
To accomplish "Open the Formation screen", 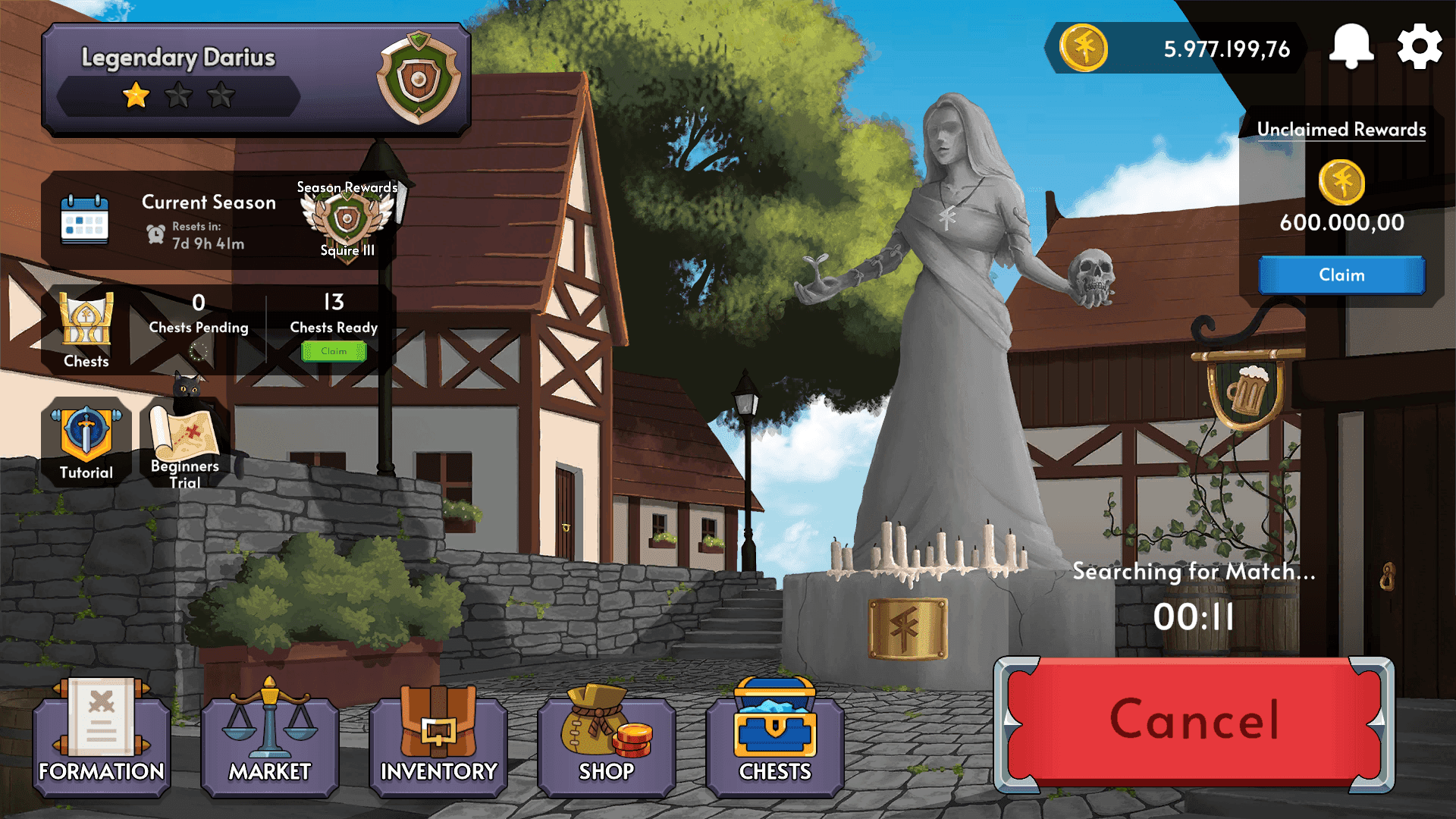I will [101, 739].
